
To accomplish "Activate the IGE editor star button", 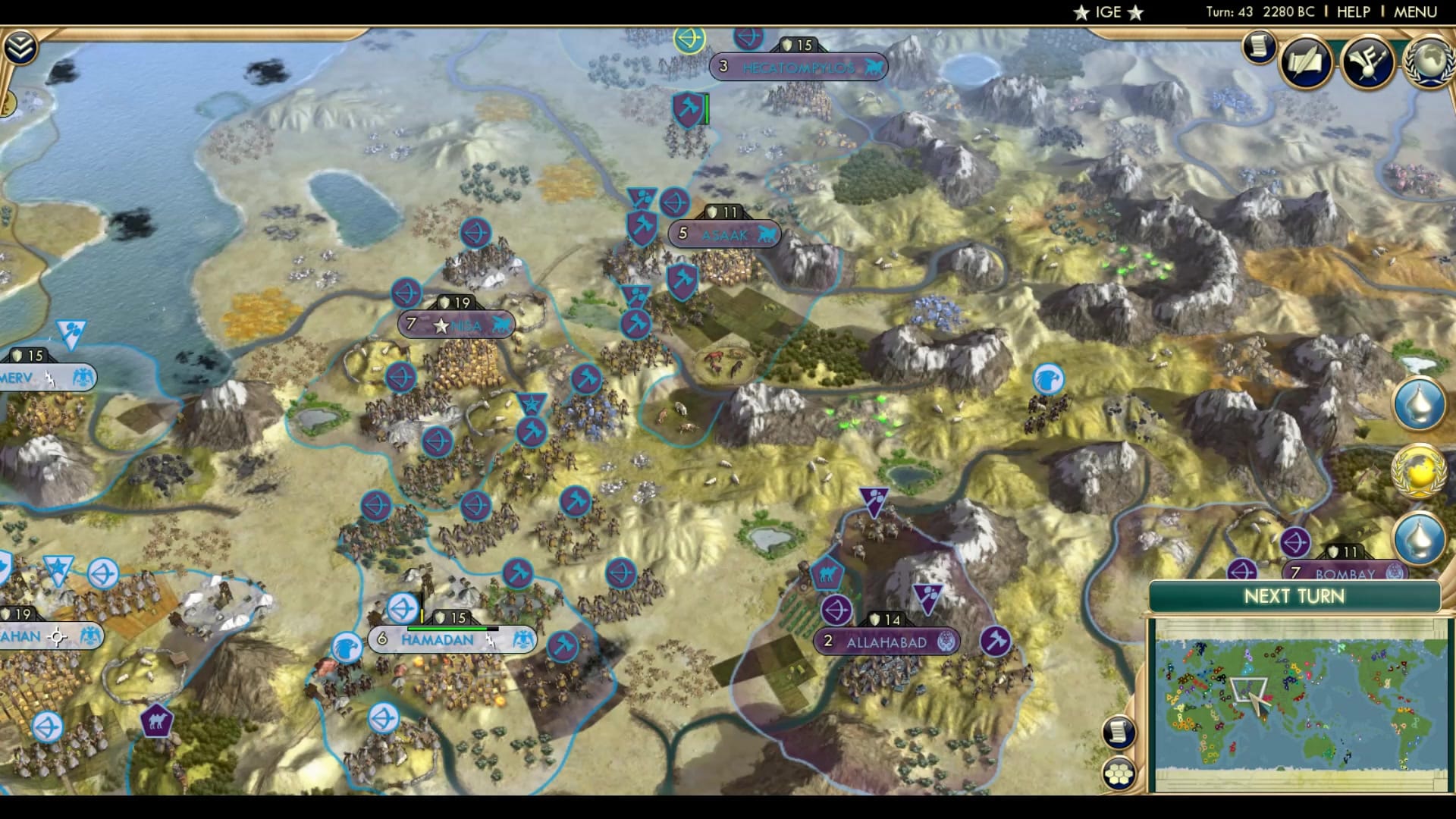I will pyautogui.click(x=1107, y=11).
